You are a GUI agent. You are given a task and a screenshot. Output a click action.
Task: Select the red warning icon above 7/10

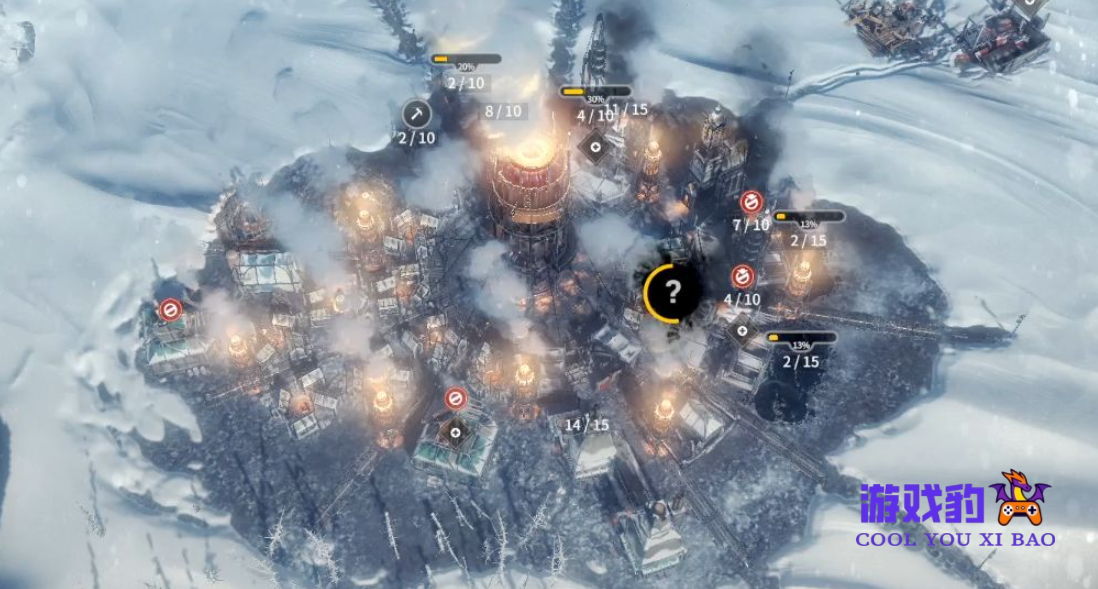pos(751,203)
